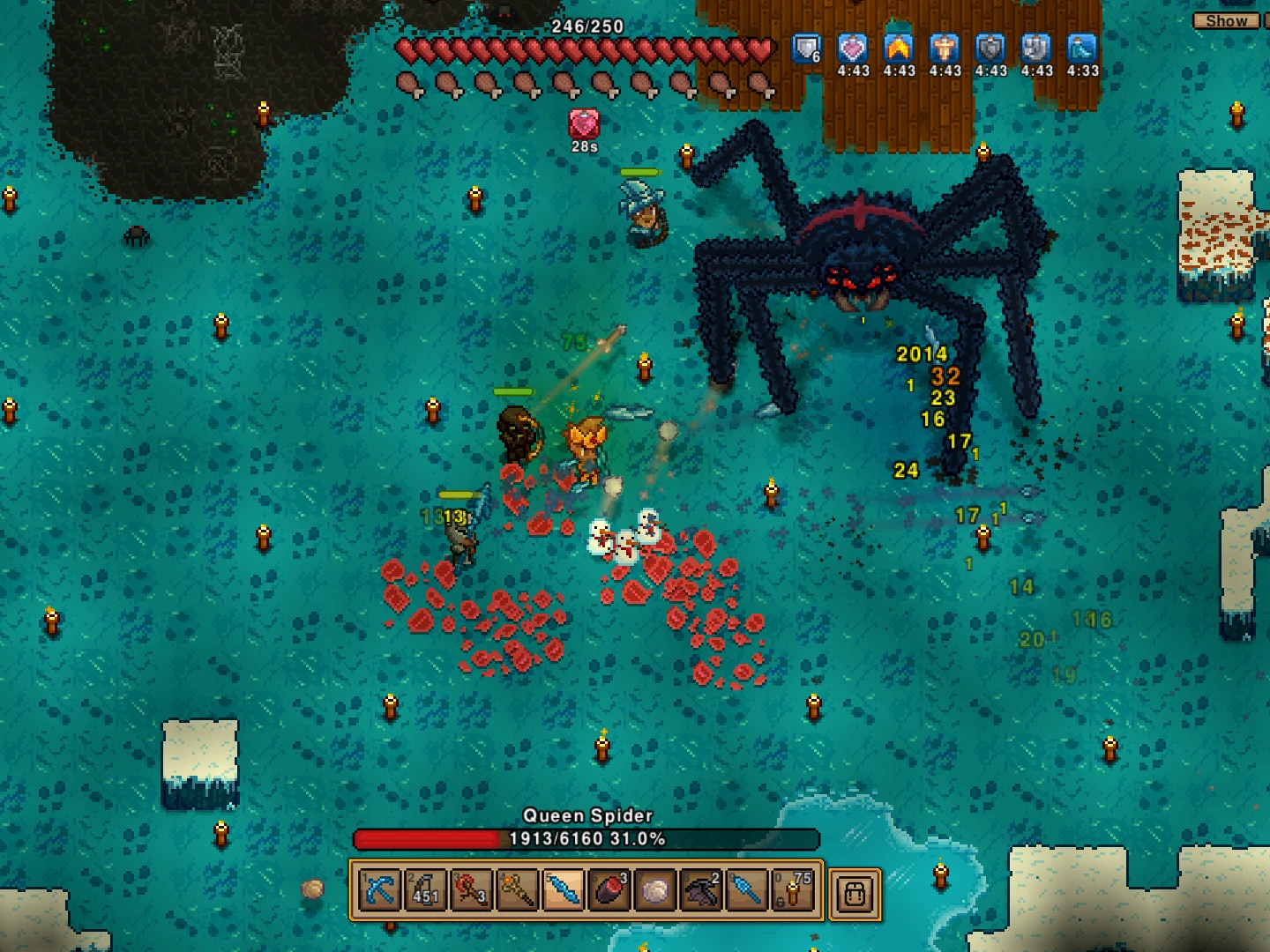Open the backpack inventory button
The image size is (1270, 952).
pos(854,892)
